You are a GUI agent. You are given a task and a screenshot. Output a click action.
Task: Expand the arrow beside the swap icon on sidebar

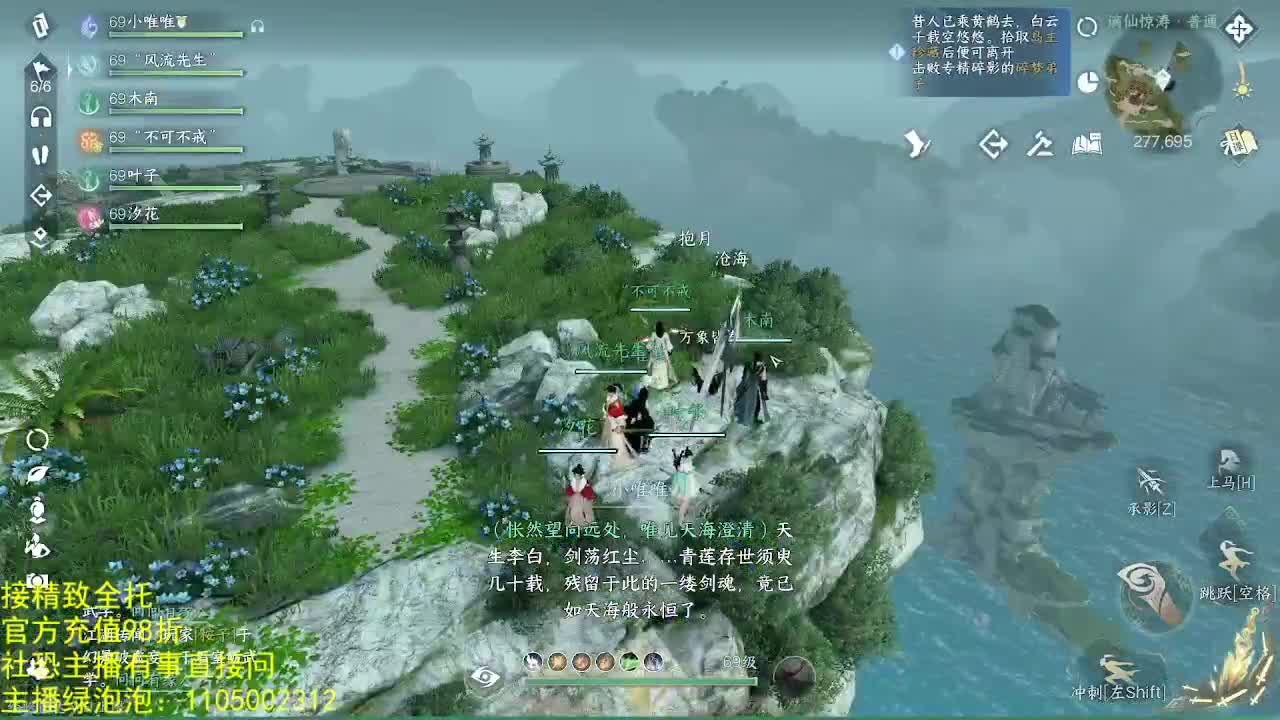pyautogui.click(x=40, y=235)
